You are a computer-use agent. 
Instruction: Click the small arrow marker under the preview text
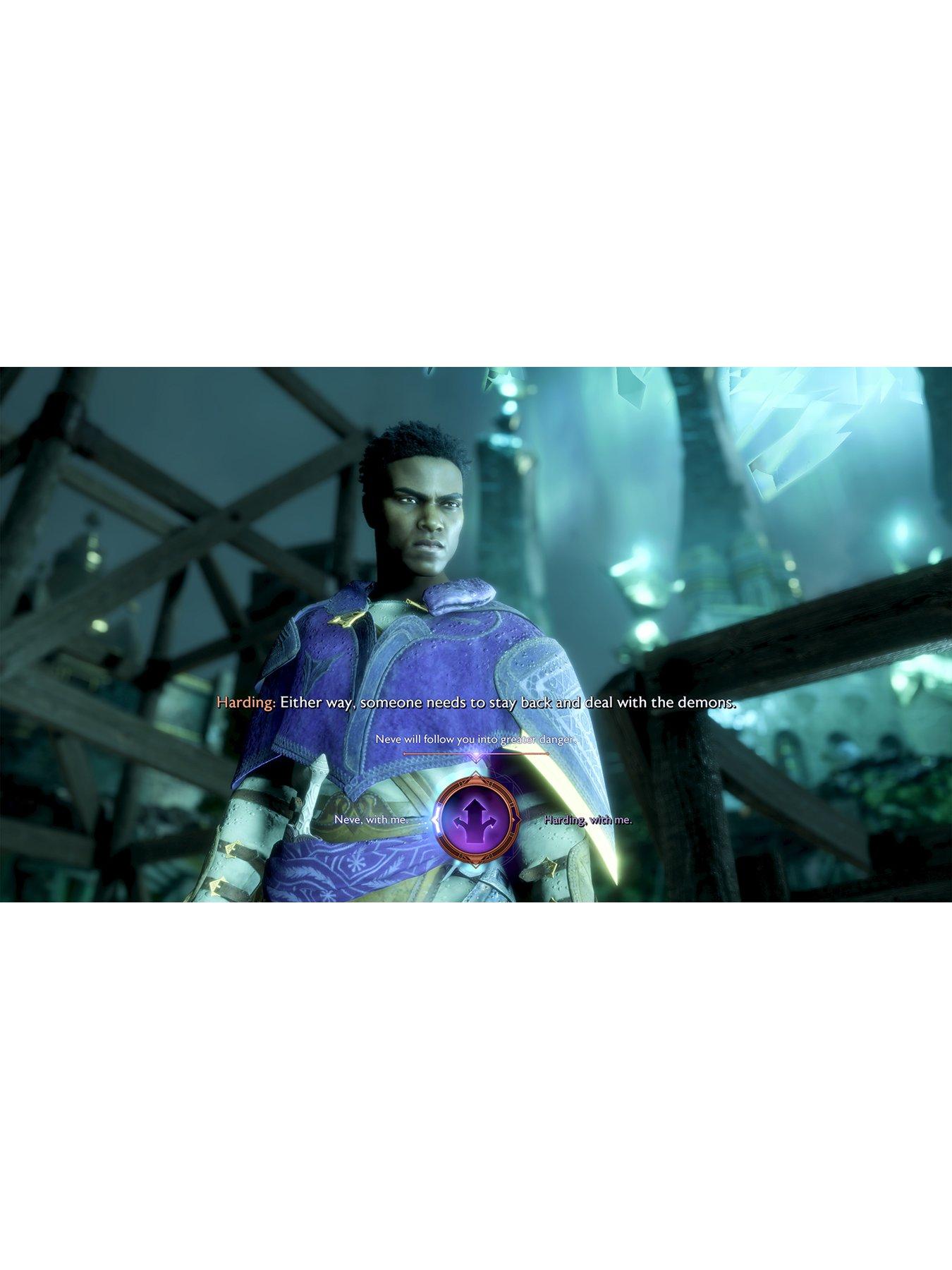pyautogui.click(x=476, y=759)
